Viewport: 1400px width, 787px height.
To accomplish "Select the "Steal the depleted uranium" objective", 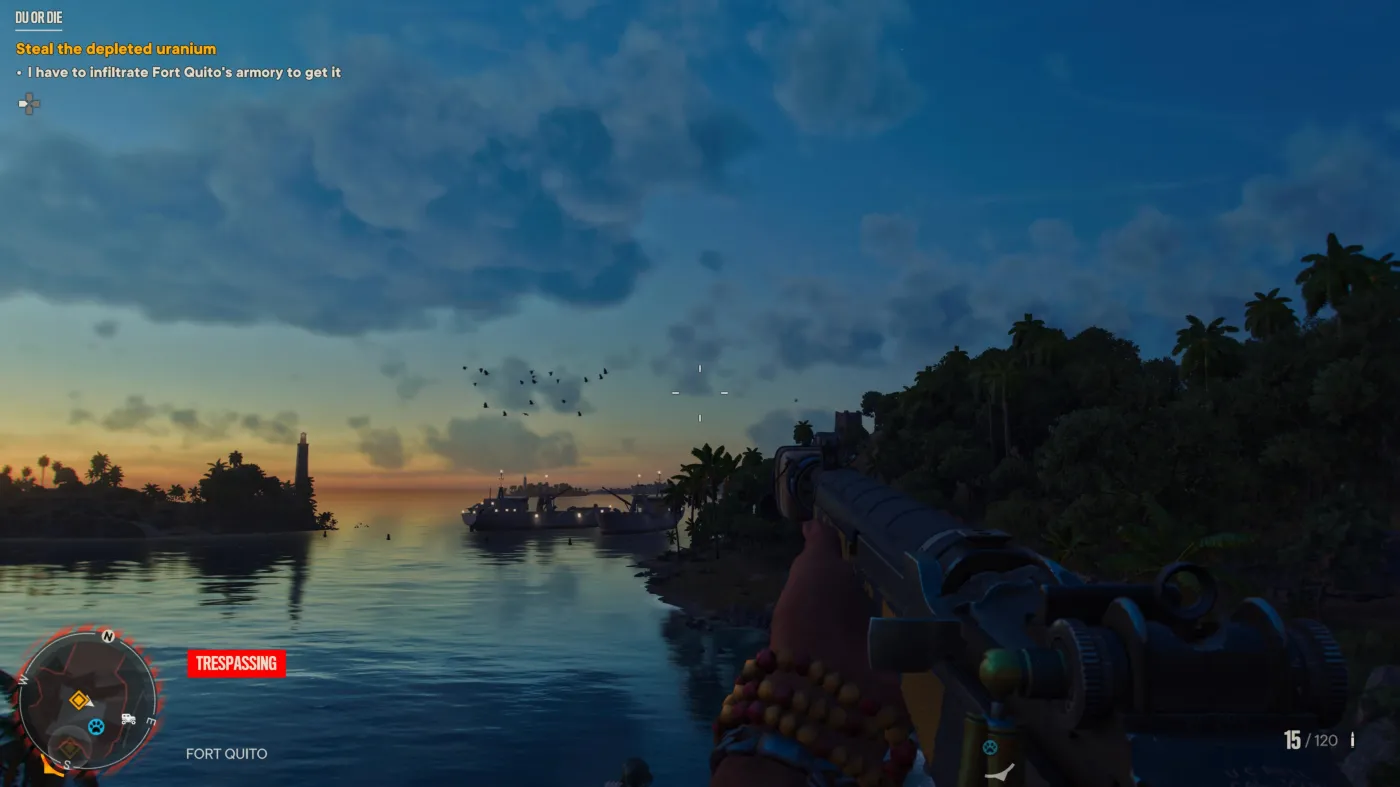I will click(x=116, y=49).
